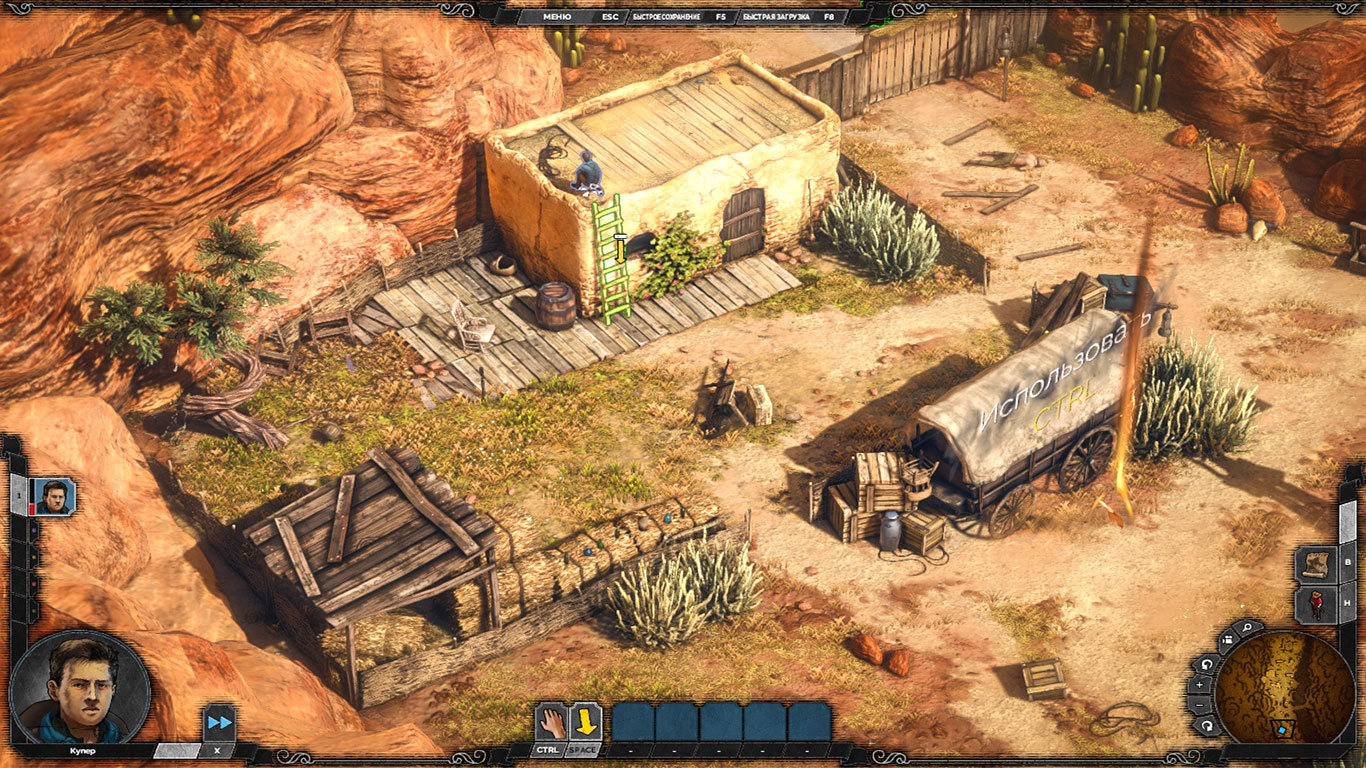
Task: Select the yellow down-arrow action icon
Action: [585, 721]
